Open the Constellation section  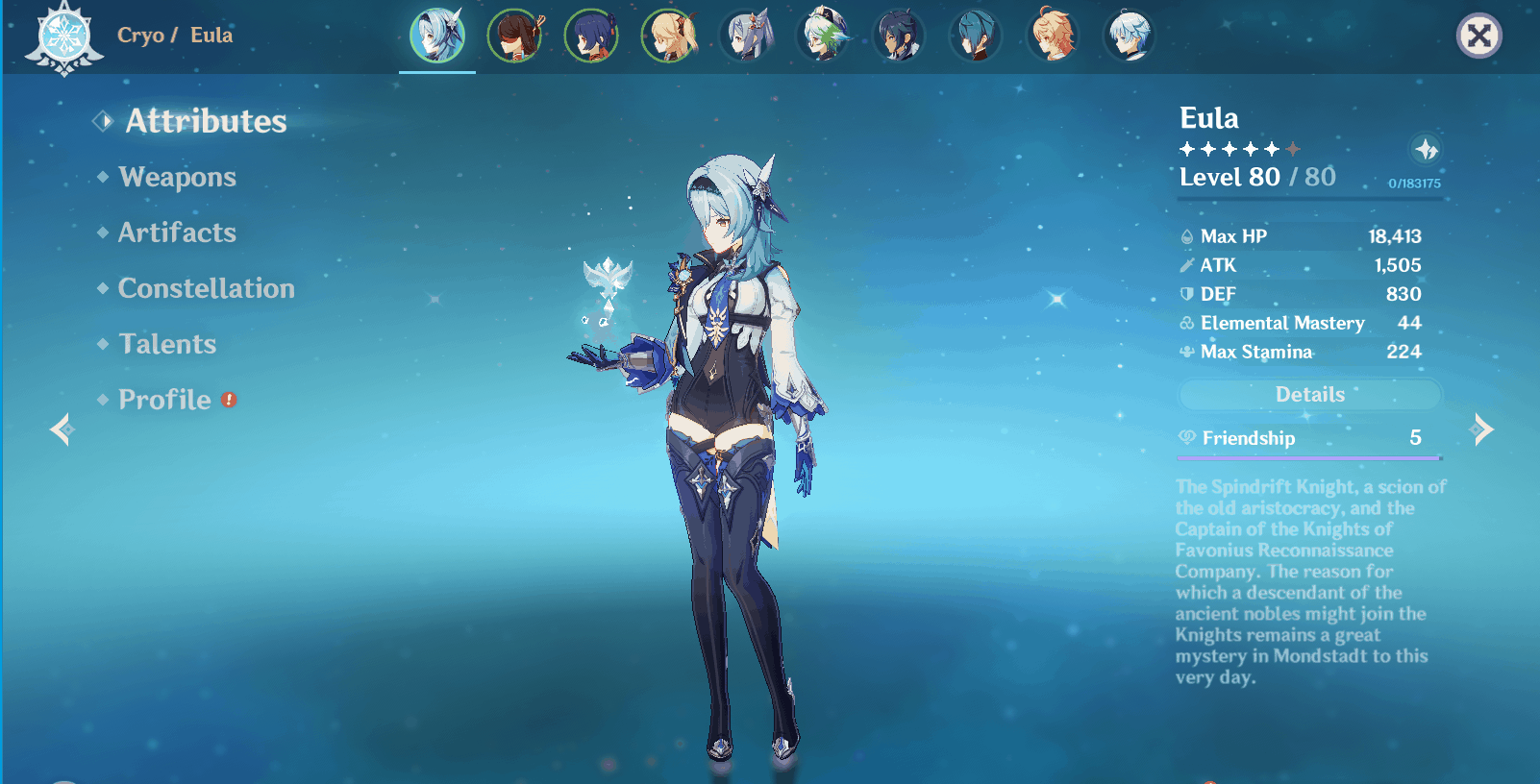(x=205, y=288)
